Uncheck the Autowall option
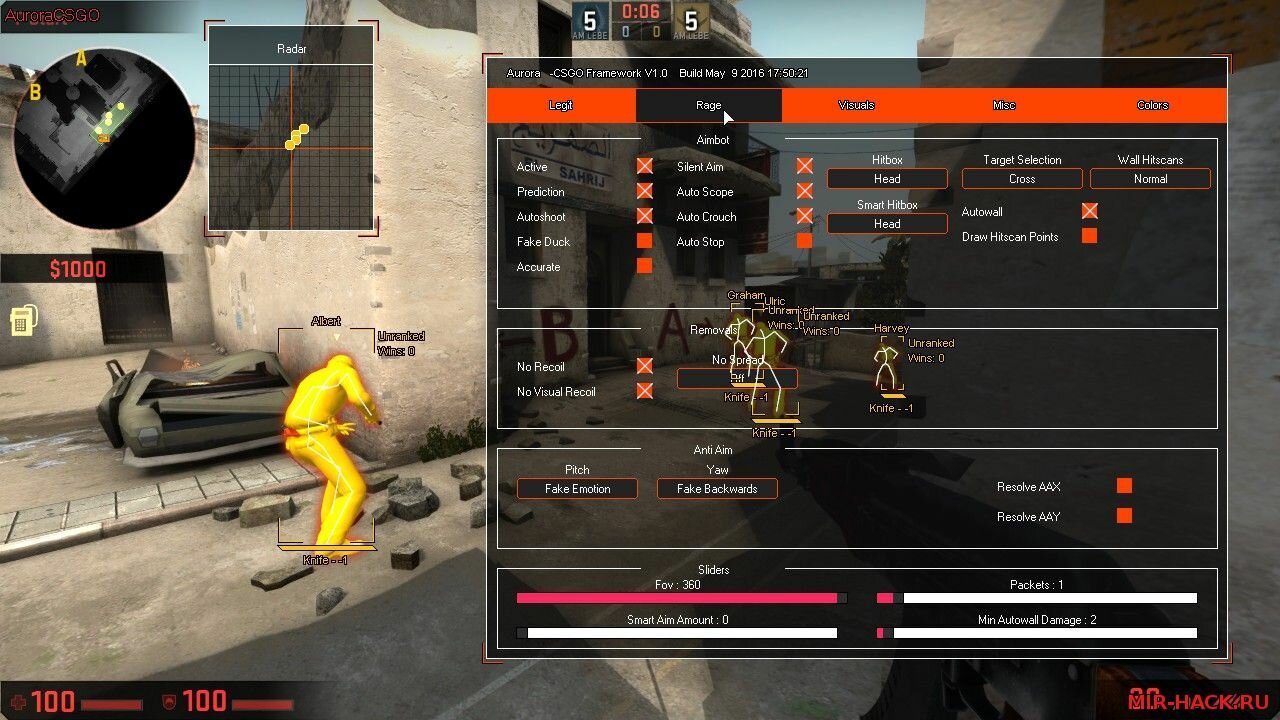This screenshot has height=720, width=1280. pos(1090,211)
